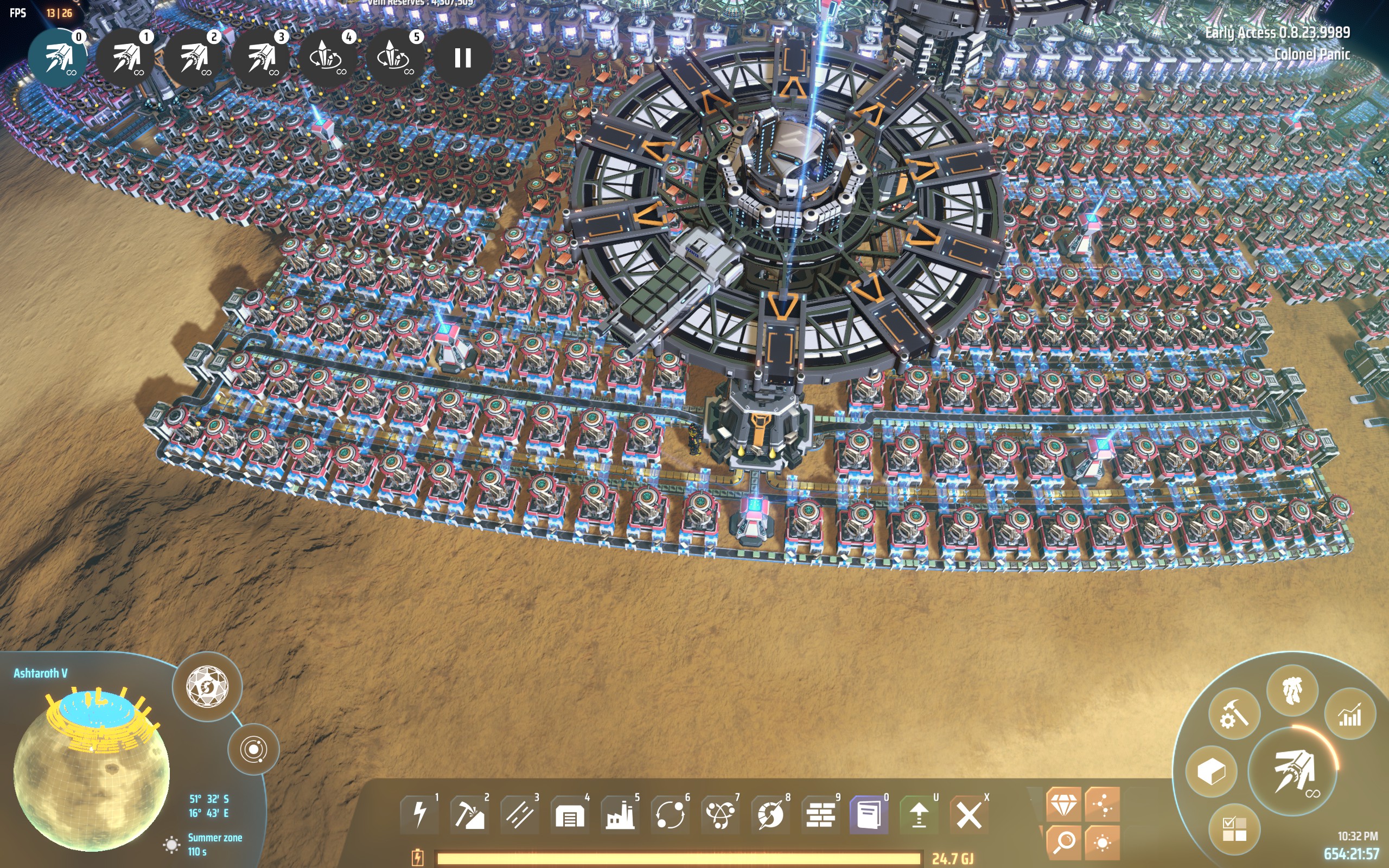Image resolution: width=1389 pixels, height=868 pixels.
Task: Open the blueprint book button
Action: pyautogui.click(x=869, y=814)
